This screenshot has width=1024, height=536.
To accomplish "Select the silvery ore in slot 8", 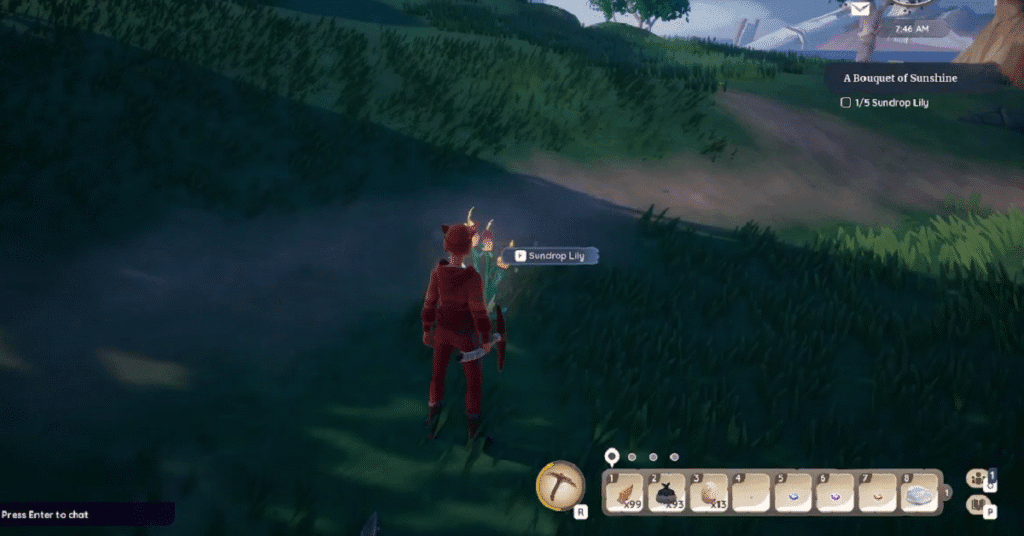I will [919, 492].
